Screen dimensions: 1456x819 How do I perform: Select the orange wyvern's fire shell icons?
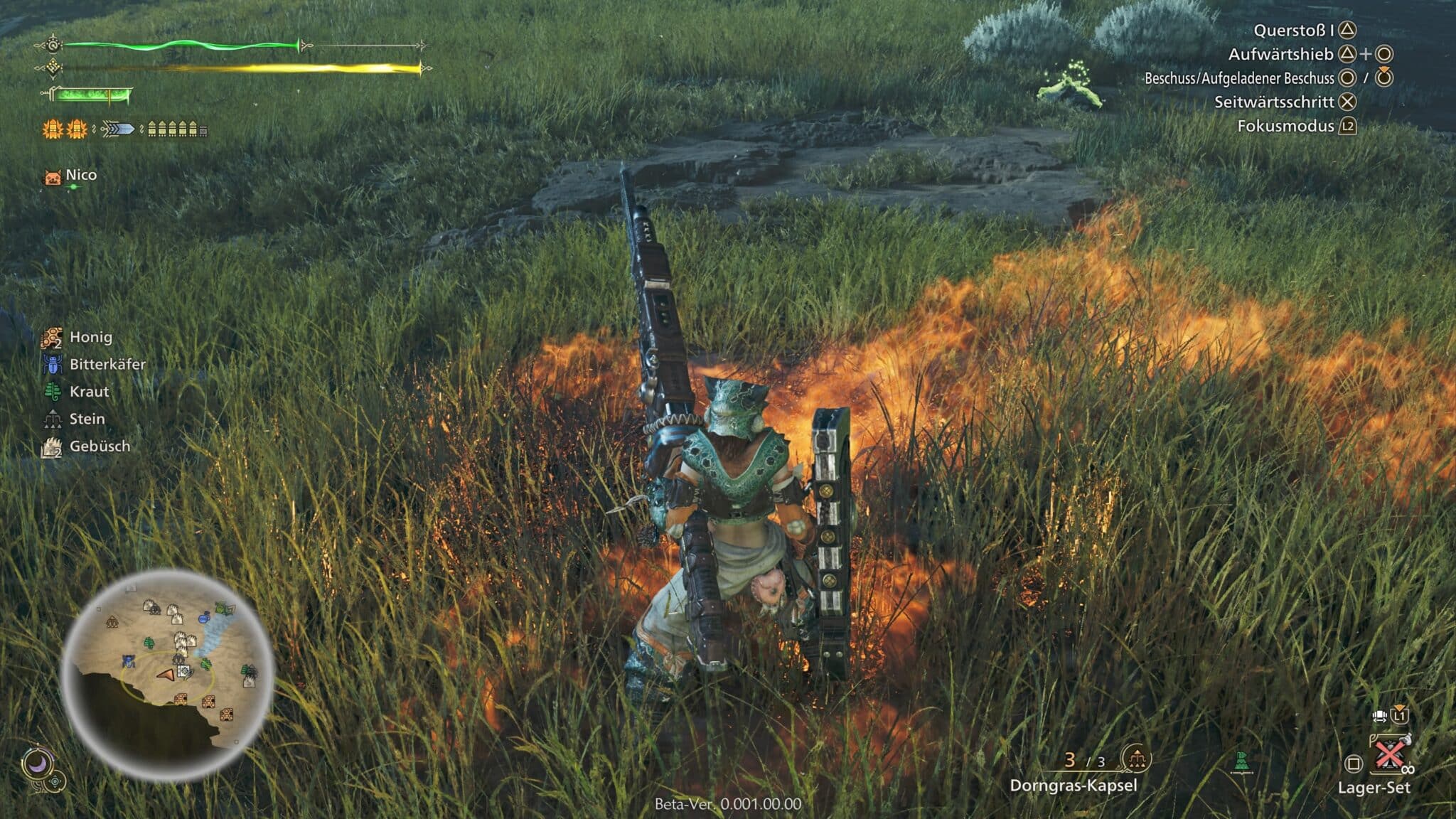(65, 129)
